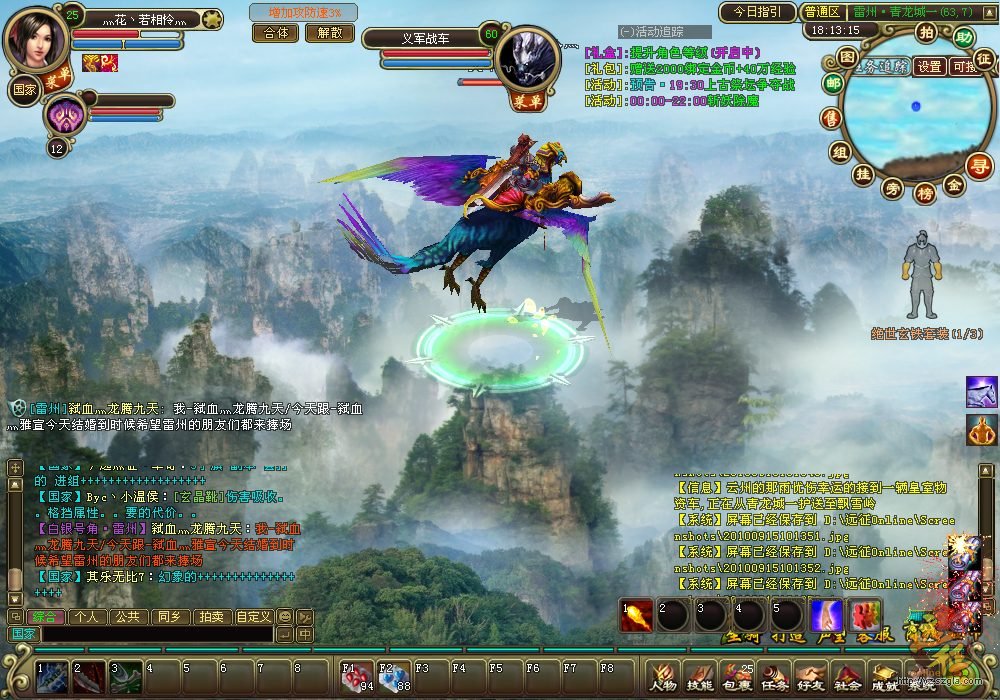1000x700 pixels.
Task: Open the 设置 button above the minimap
Action: 930,66
